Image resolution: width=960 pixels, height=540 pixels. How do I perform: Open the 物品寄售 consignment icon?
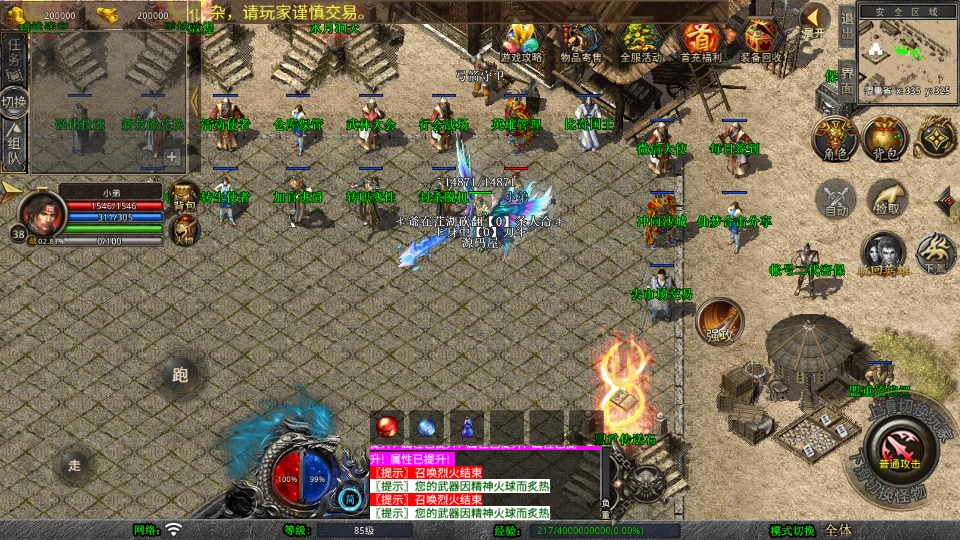(x=581, y=40)
